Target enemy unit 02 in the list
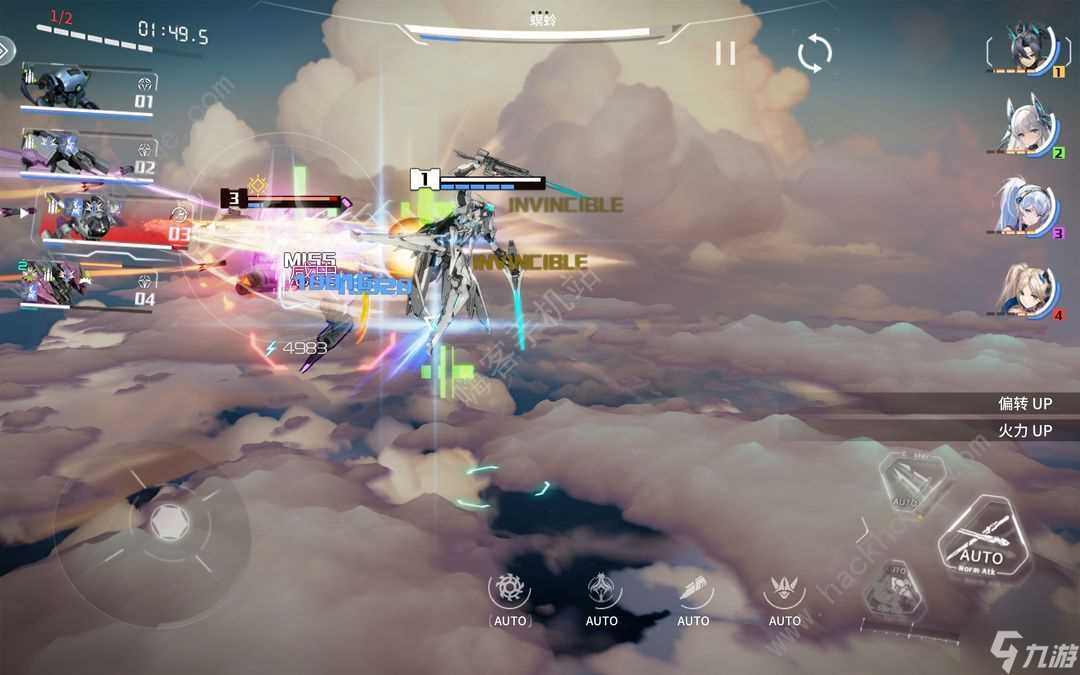This screenshot has height=675, width=1080. click(88, 156)
